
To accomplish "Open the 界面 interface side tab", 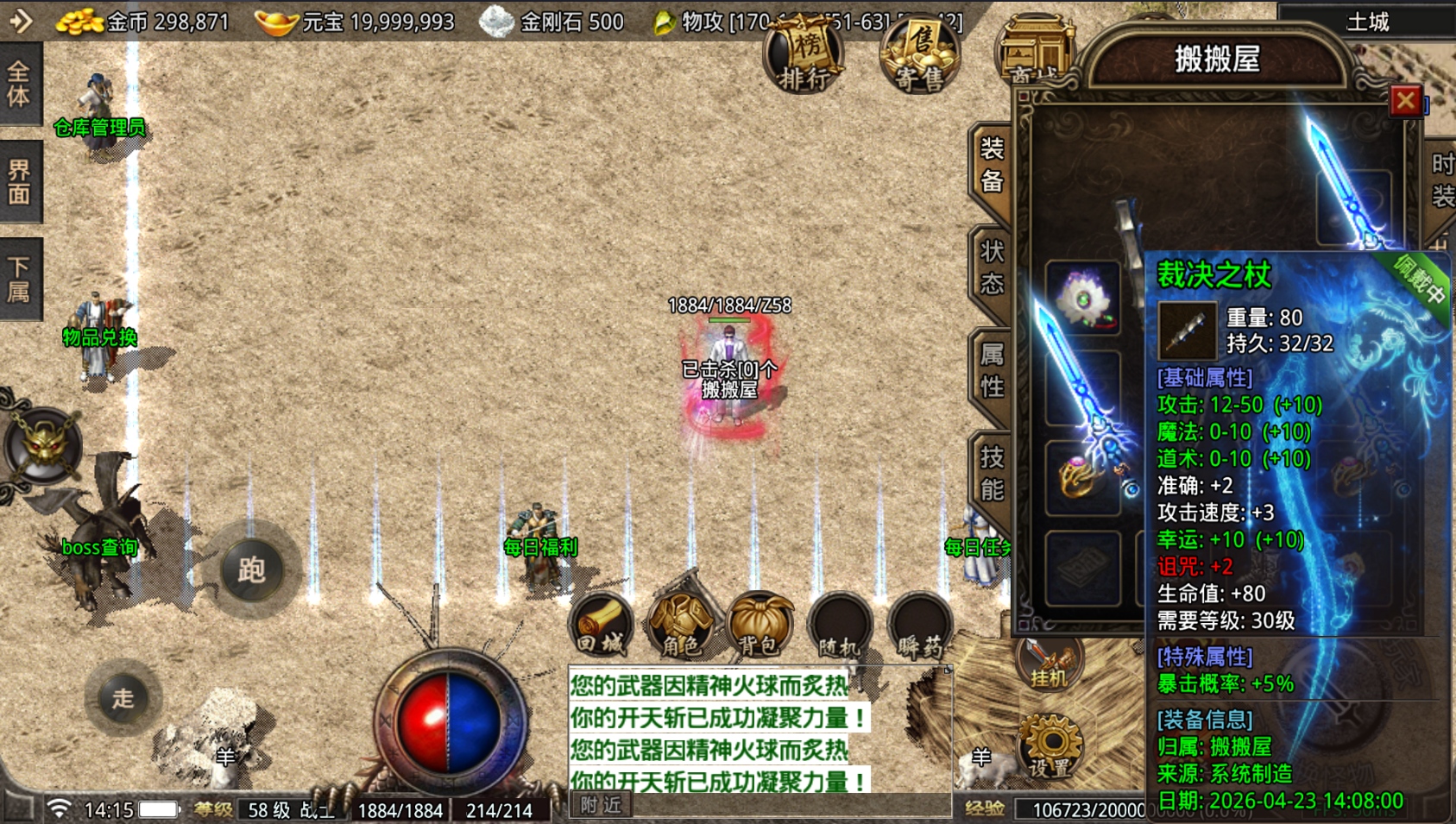I will (x=19, y=181).
